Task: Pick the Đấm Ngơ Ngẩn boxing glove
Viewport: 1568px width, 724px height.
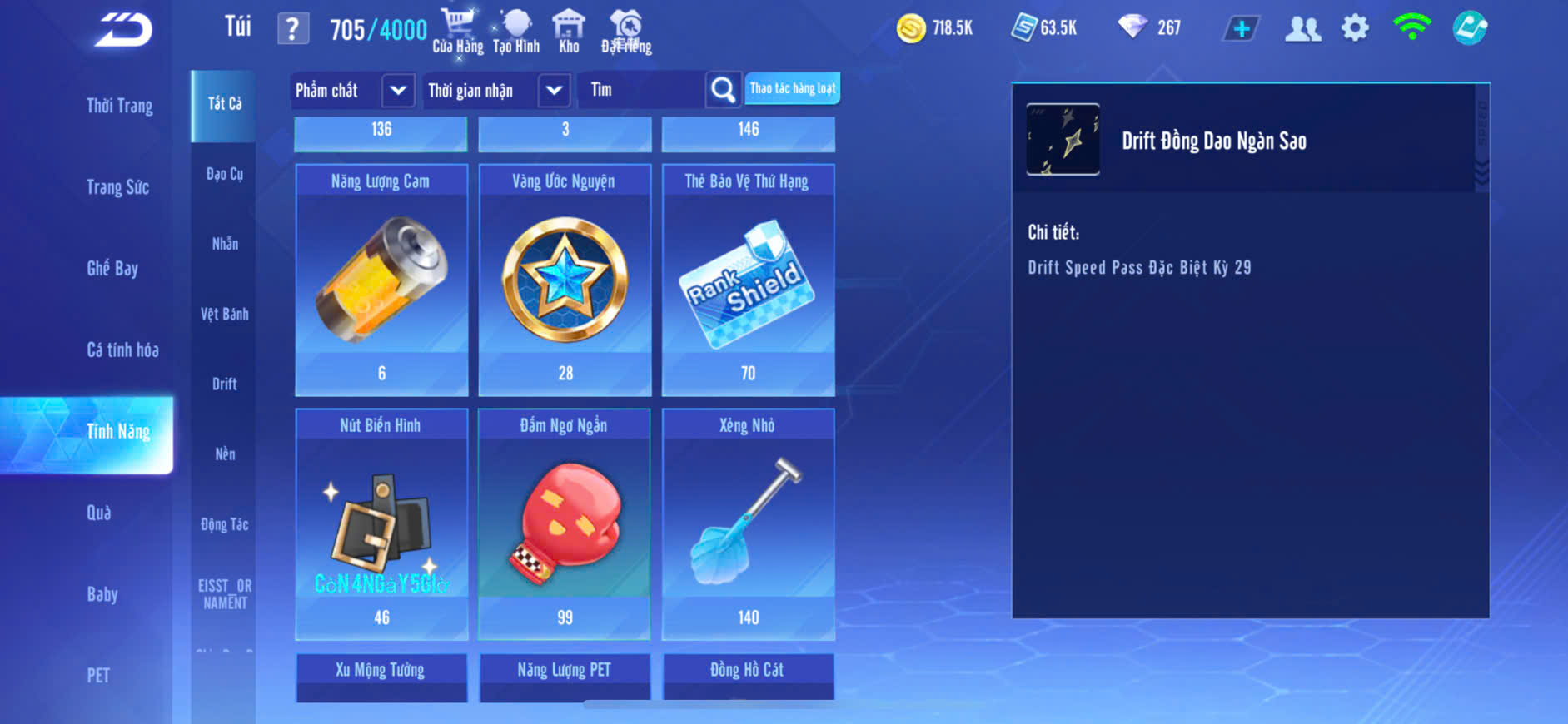Action: [x=565, y=524]
